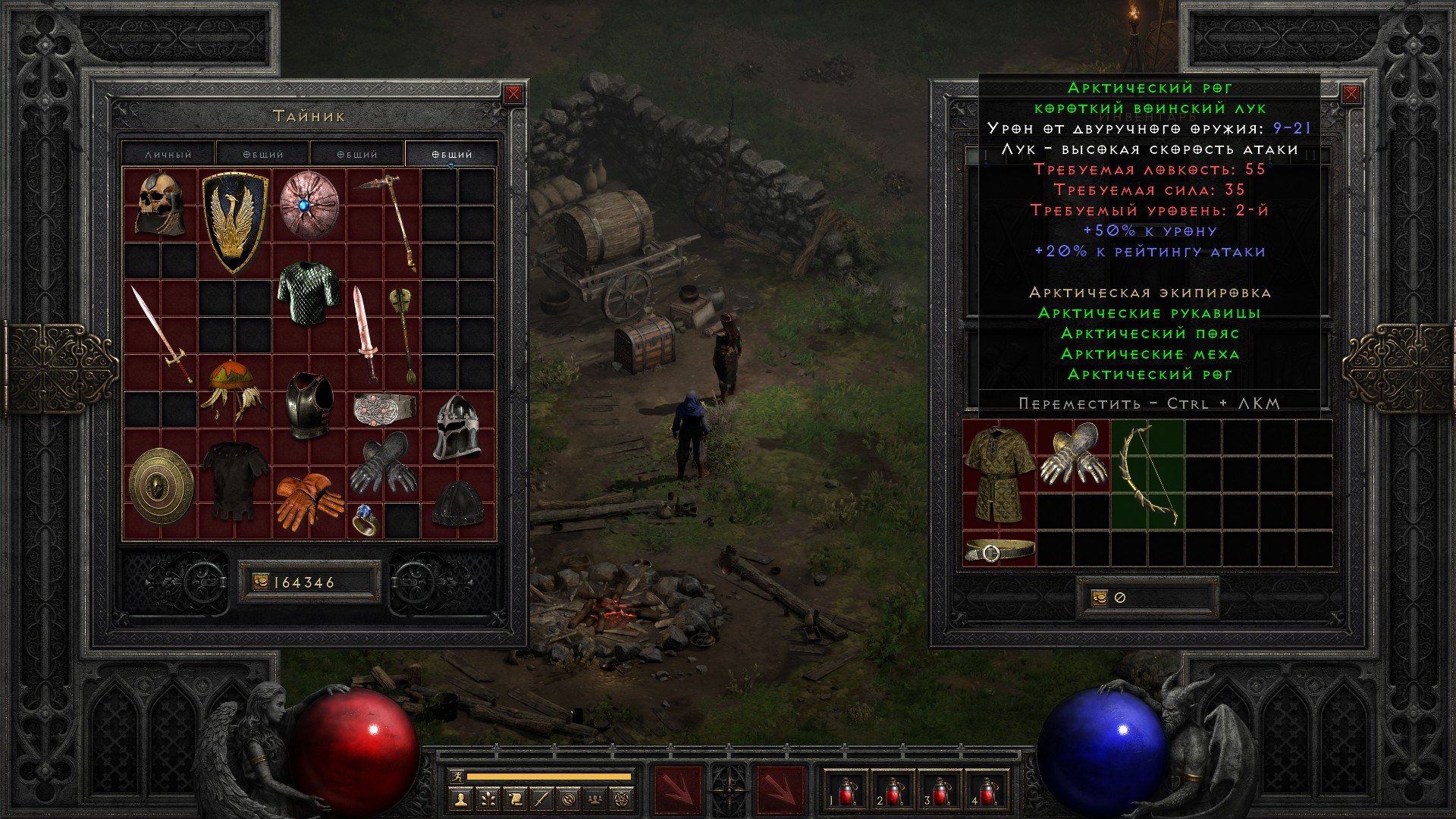Choose the orange feathered cap

[x=234, y=390]
